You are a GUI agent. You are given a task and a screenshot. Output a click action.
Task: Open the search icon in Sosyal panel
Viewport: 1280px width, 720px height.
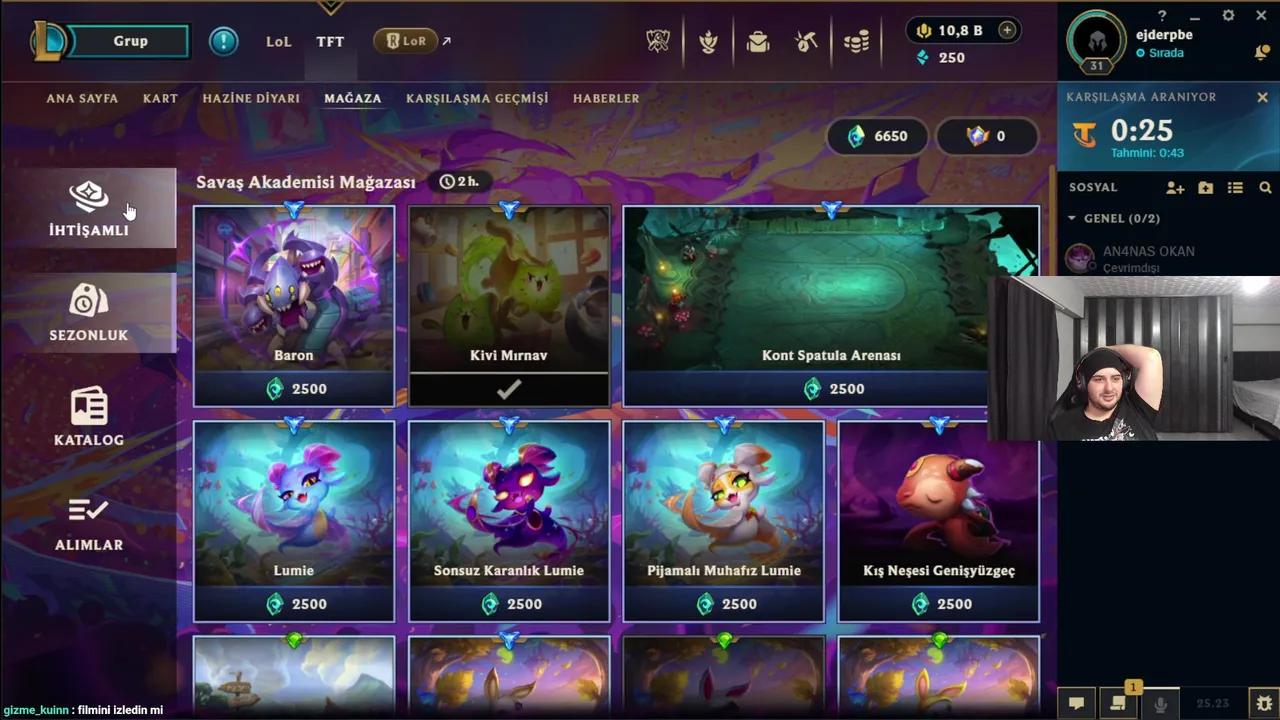1266,187
